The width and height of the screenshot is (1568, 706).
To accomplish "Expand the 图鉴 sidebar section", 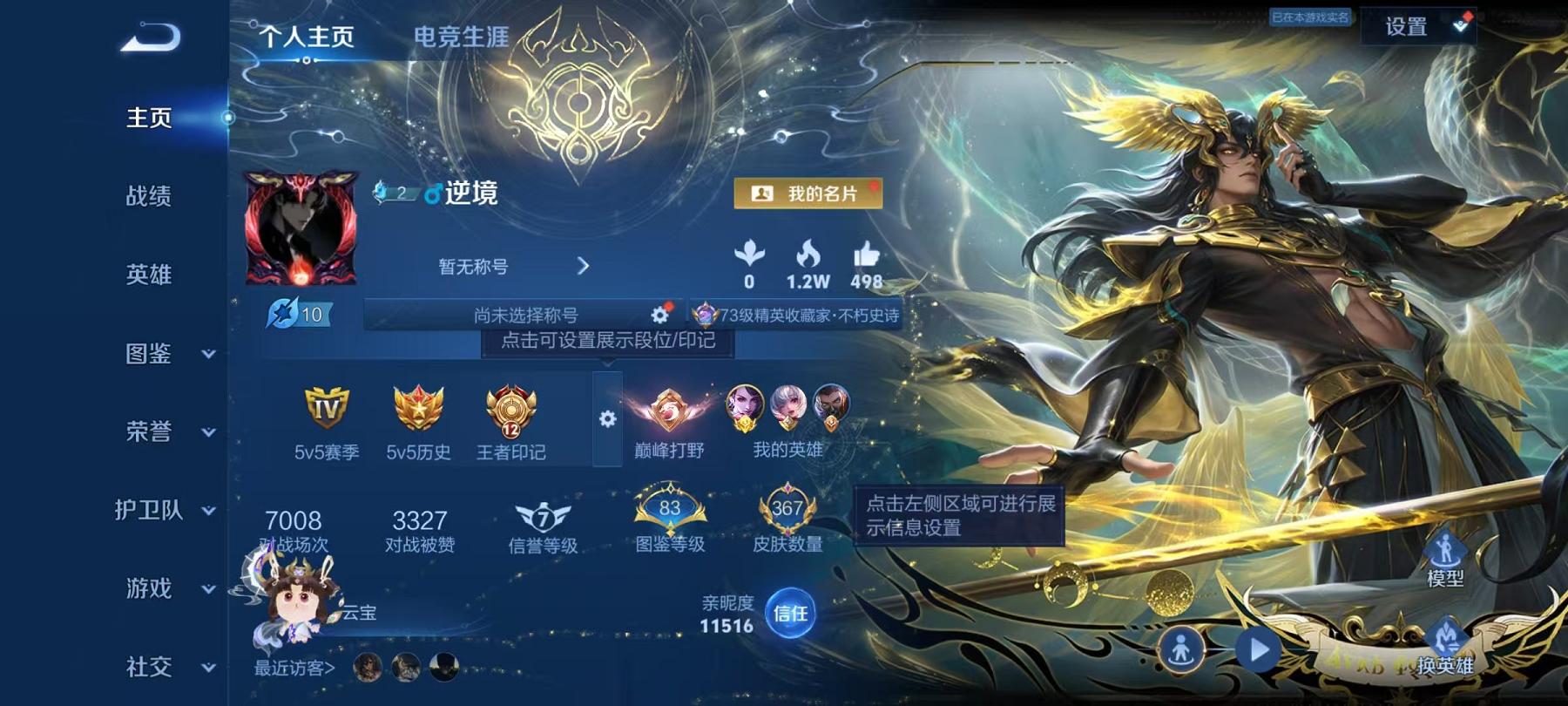I will pyautogui.click(x=148, y=355).
